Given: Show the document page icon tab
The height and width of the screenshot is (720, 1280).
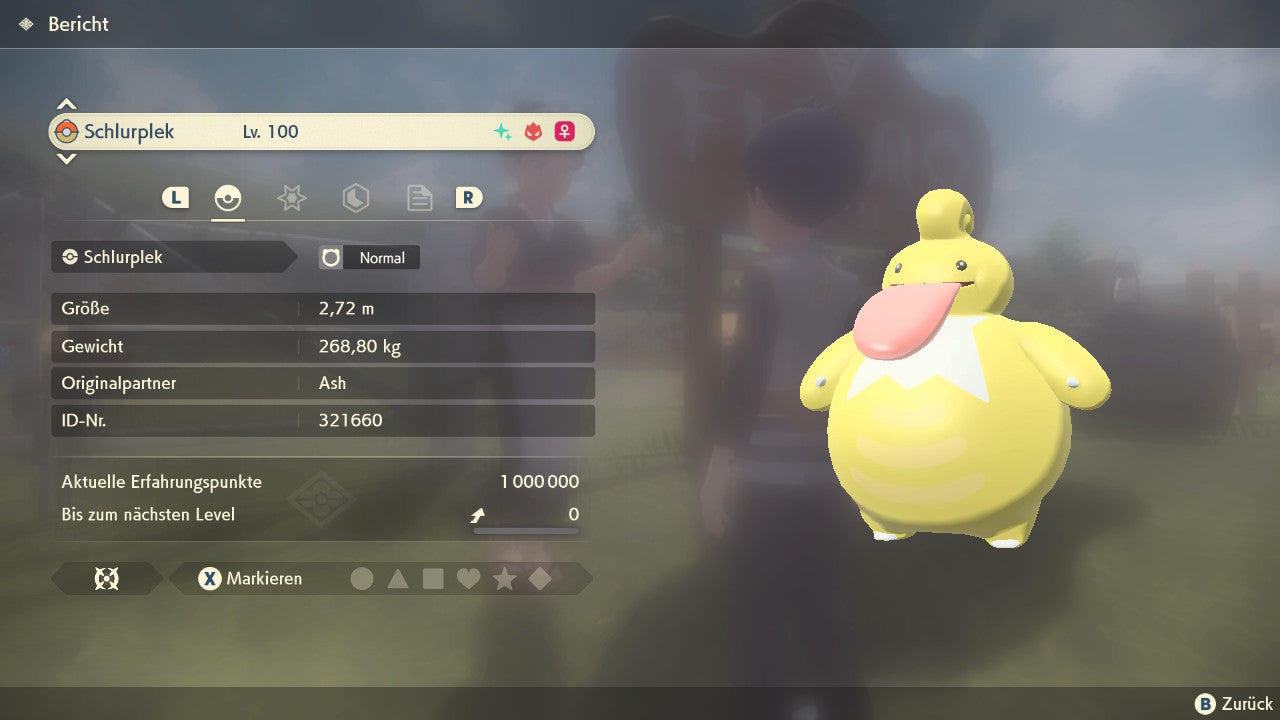Looking at the screenshot, I should click(419, 198).
